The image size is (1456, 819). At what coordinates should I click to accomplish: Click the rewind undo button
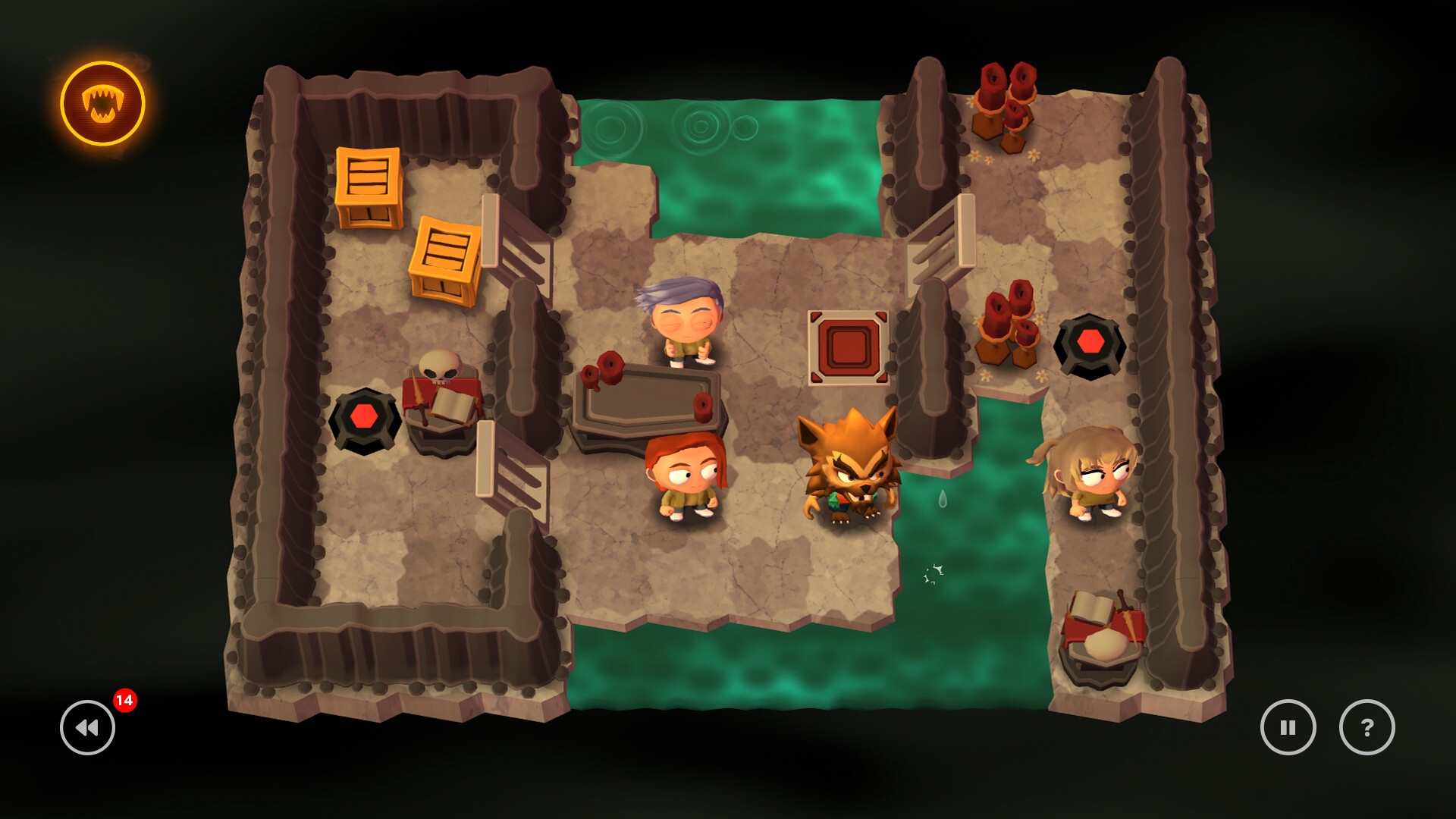tap(88, 727)
